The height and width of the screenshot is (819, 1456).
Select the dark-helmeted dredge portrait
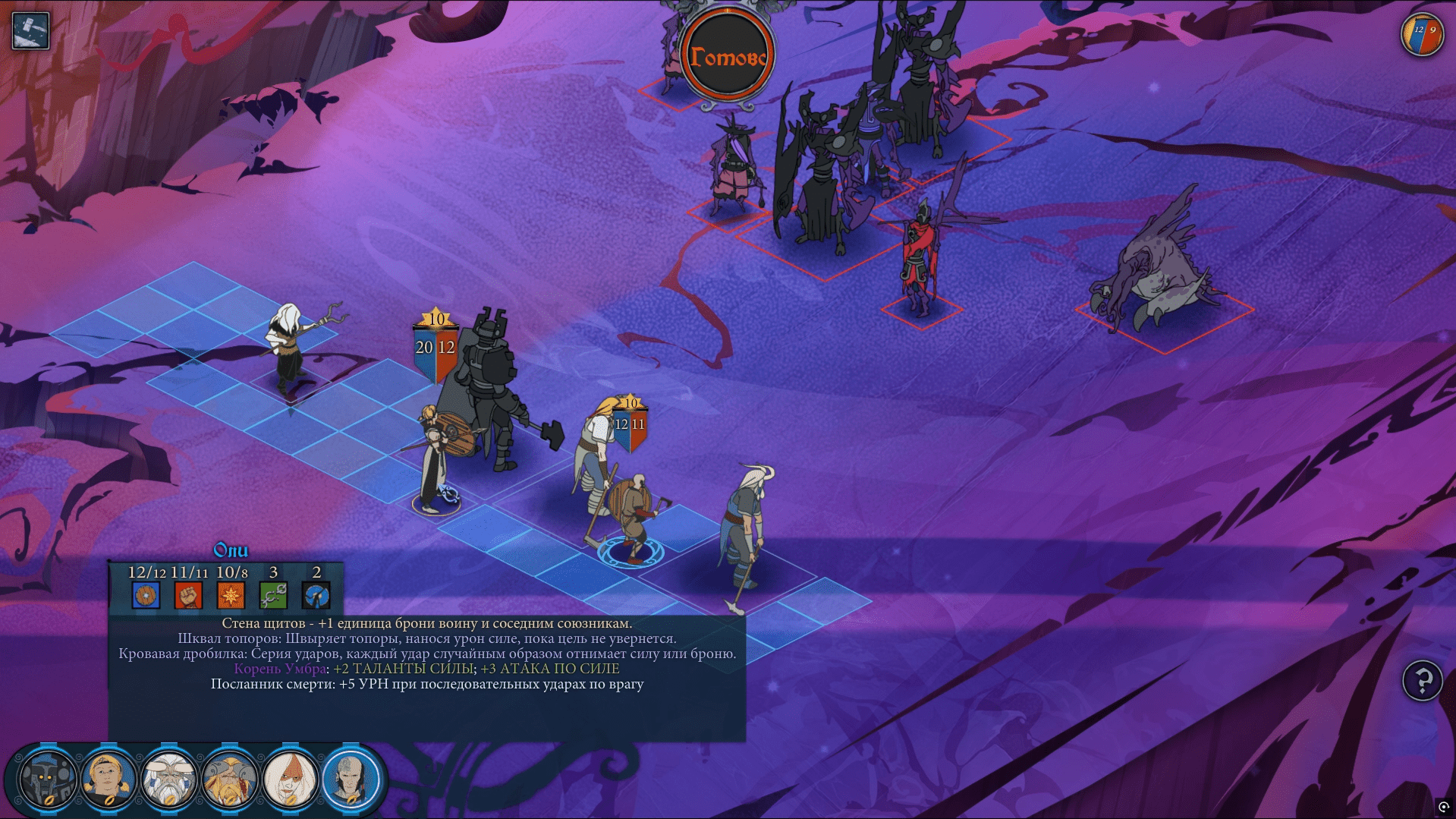pyautogui.click(x=47, y=780)
